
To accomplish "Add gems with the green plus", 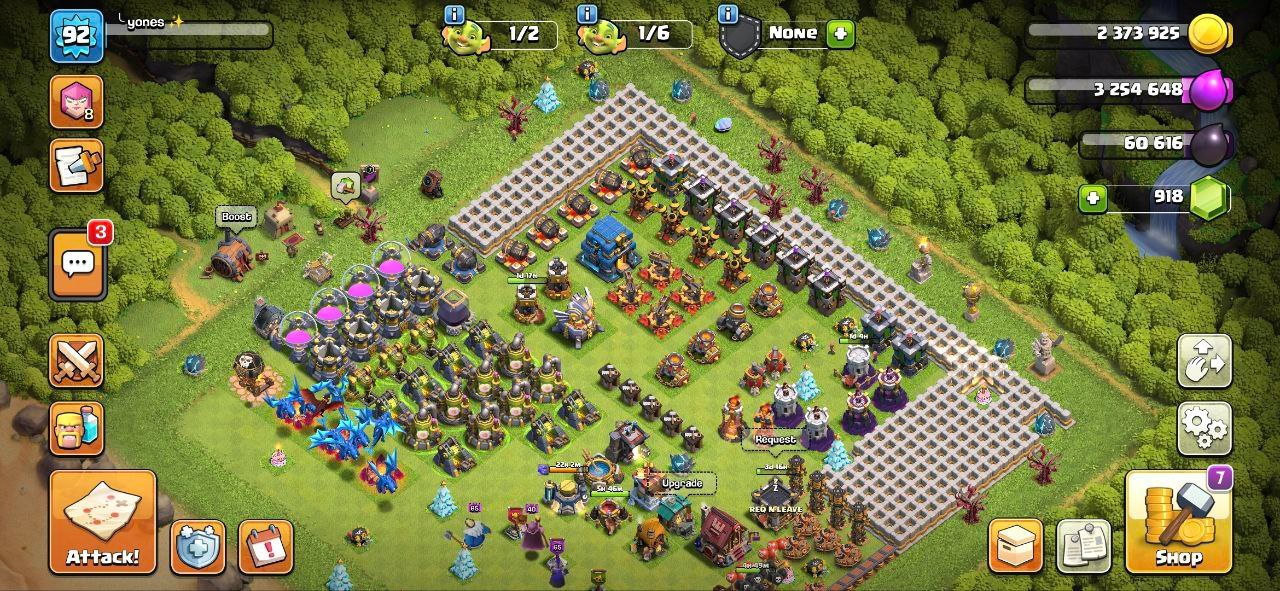I will [1093, 198].
